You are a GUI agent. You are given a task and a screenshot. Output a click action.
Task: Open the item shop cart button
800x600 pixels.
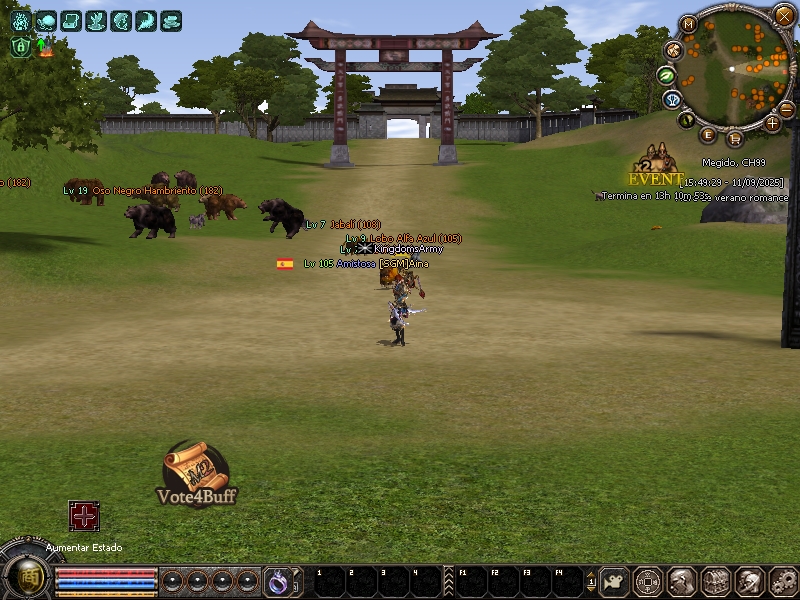click(734, 137)
